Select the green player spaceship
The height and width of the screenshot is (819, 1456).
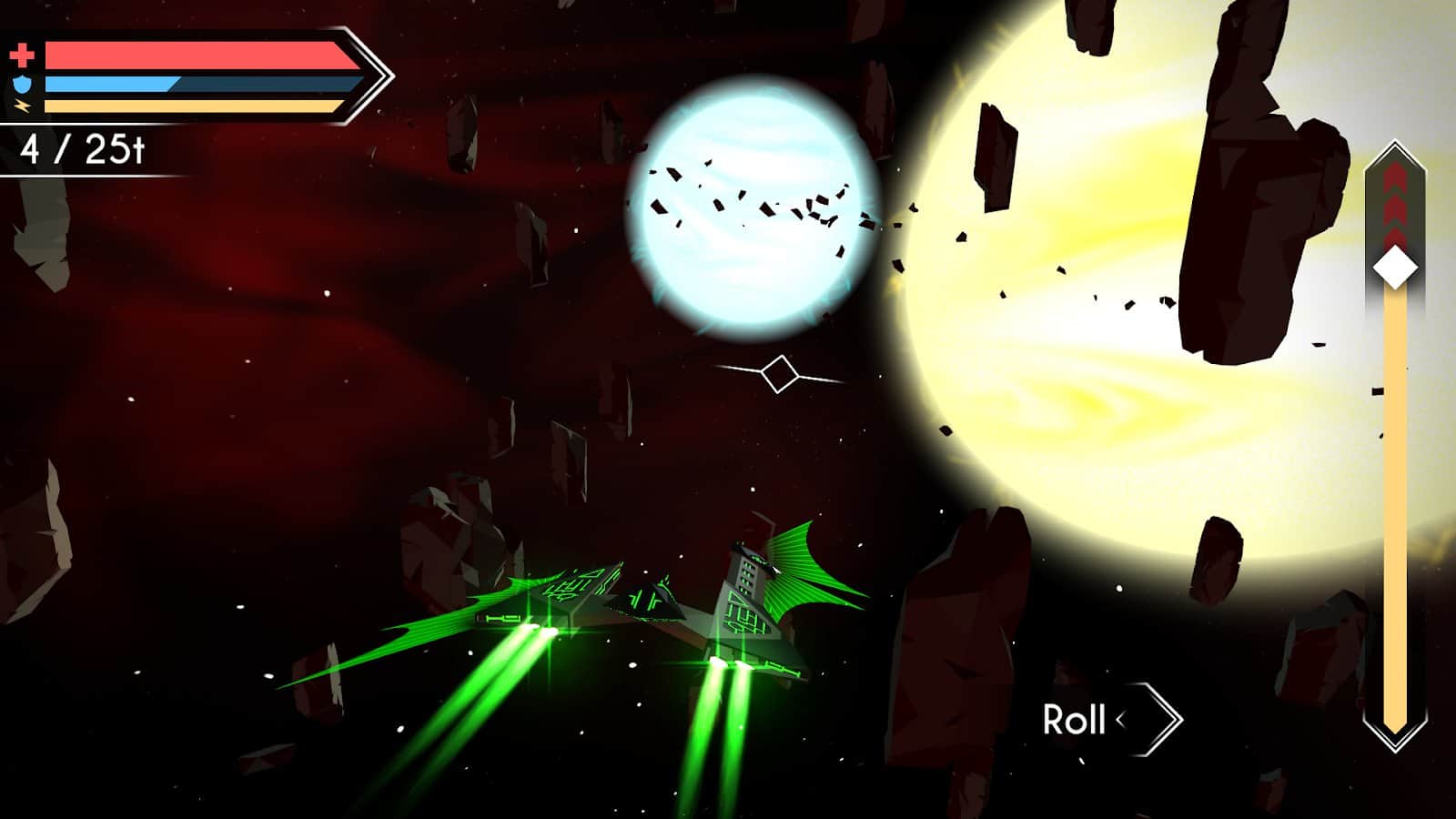(655, 601)
